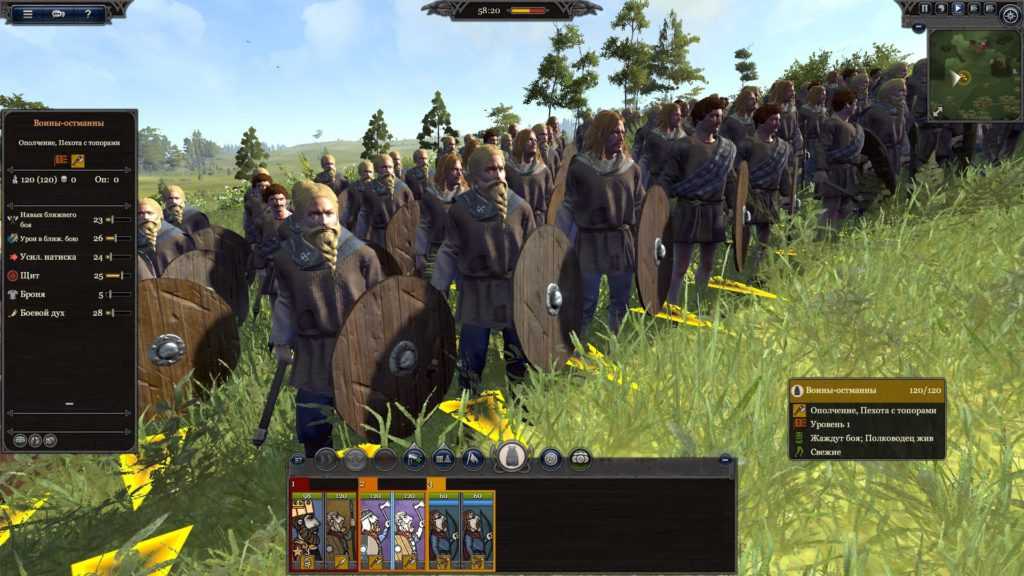Open the chat speech-bubble button
Screen dimensions: 1024x576
(59, 14)
